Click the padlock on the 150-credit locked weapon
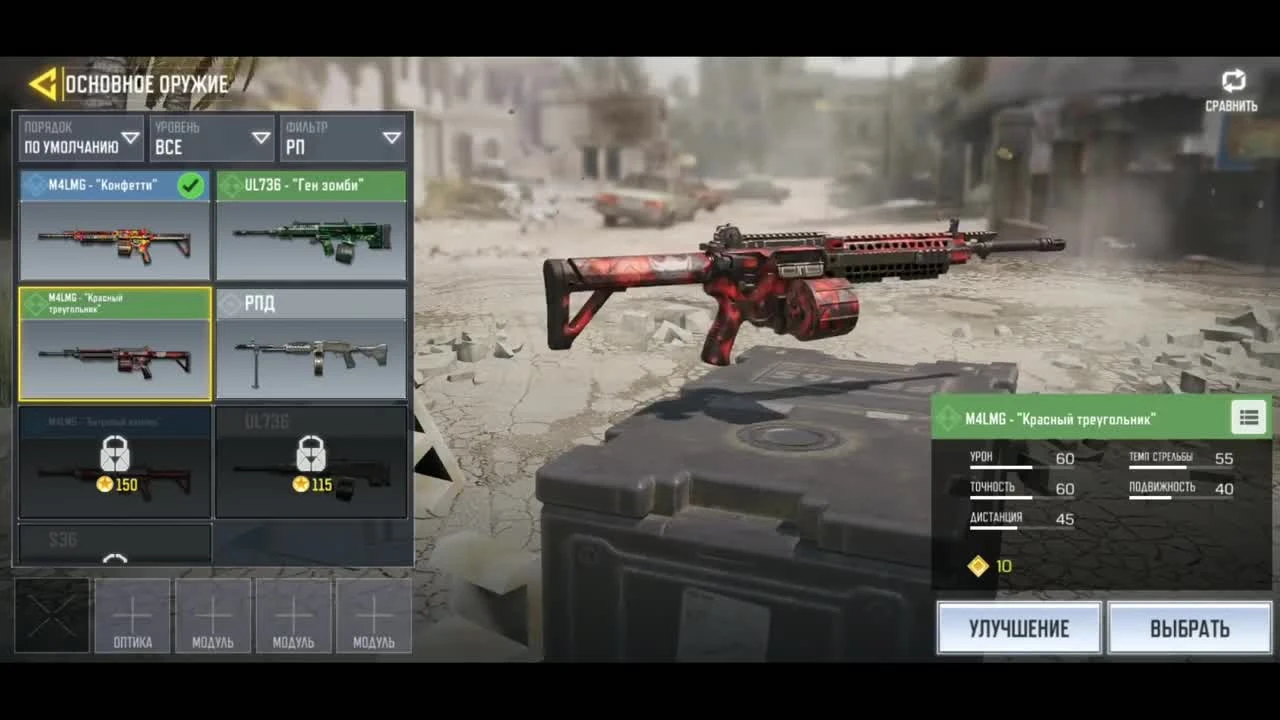 point(114,455)
